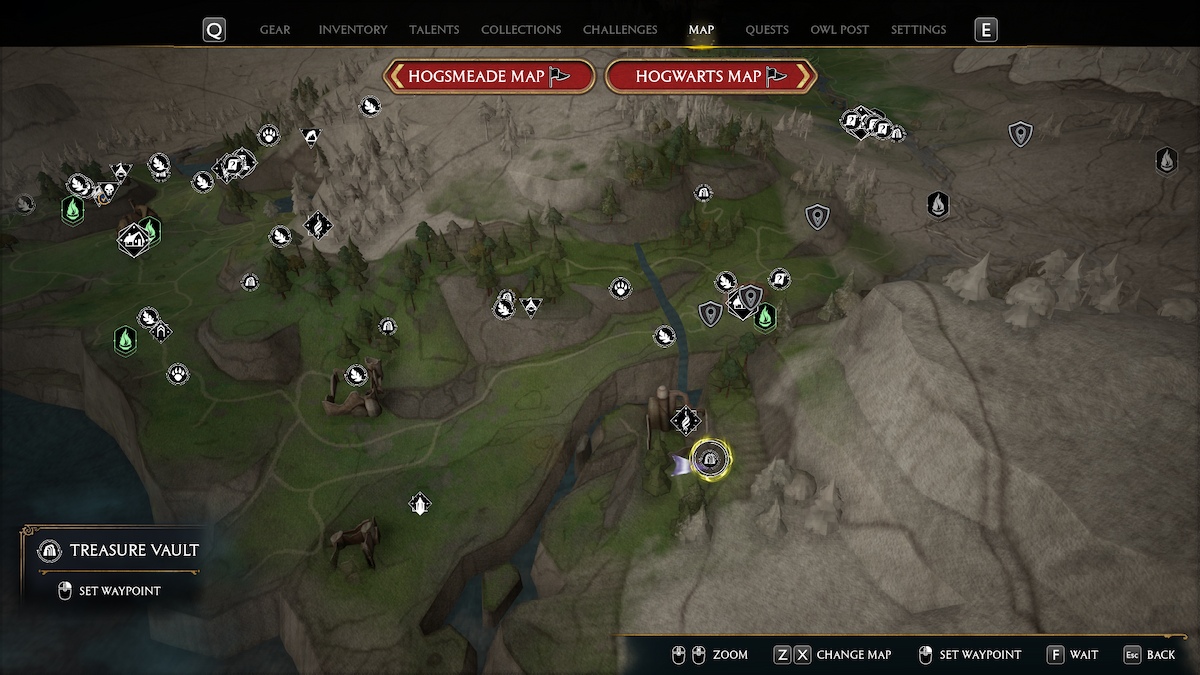The image size is (1200, 675).
Task: Open the Quests tab
Action: (x=767, y=30)
